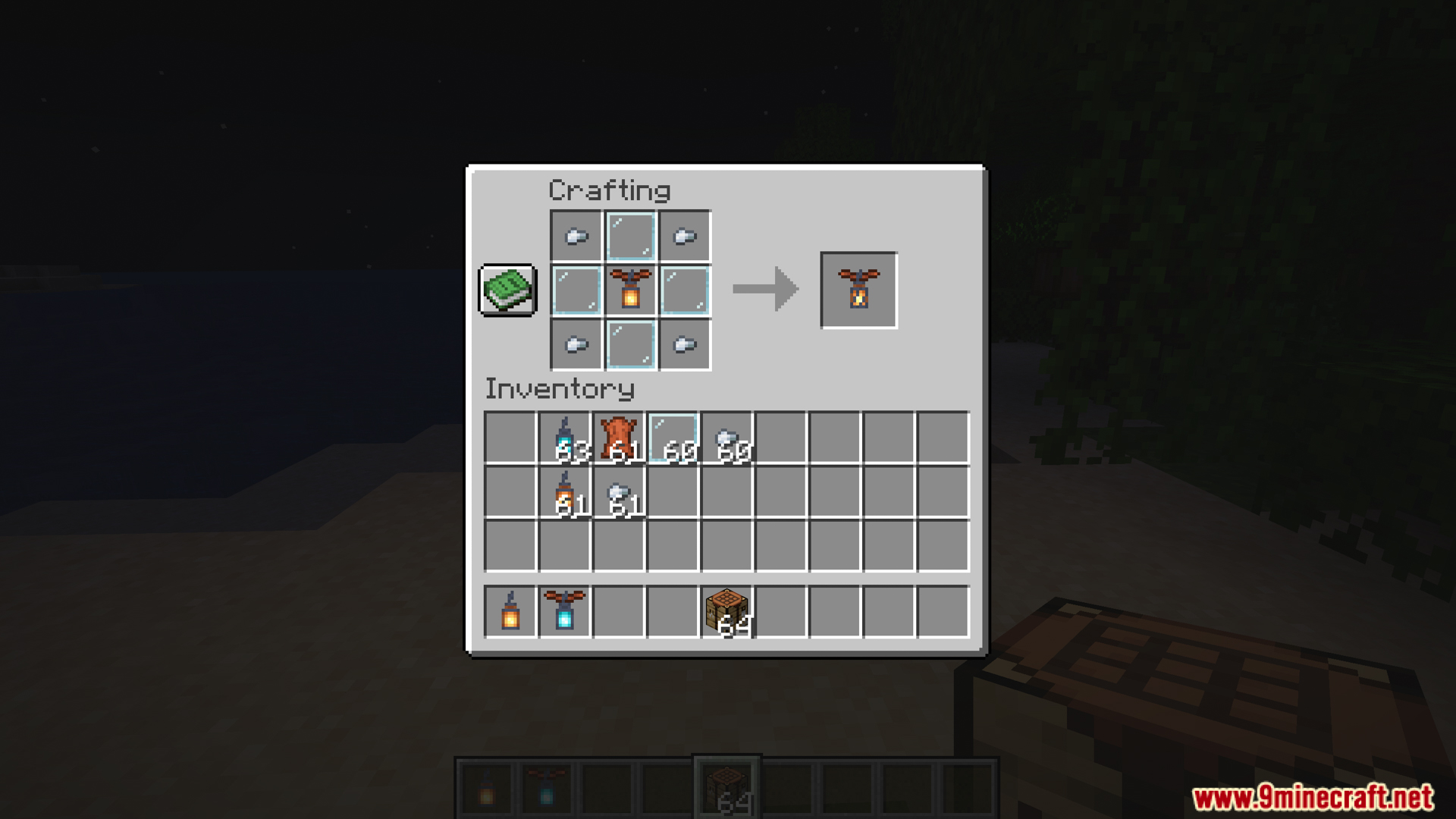The width and height of the screenshot is (1456, 819).
Task: Click the iron nugget stack of 61
Action: [x=619, y=493]
